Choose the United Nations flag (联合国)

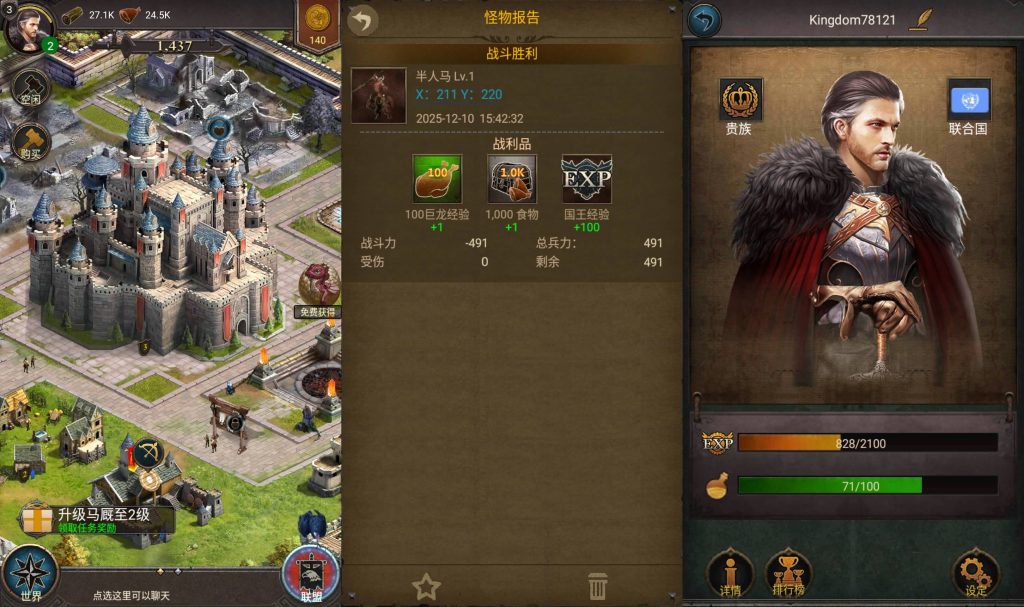coord(968,100)
